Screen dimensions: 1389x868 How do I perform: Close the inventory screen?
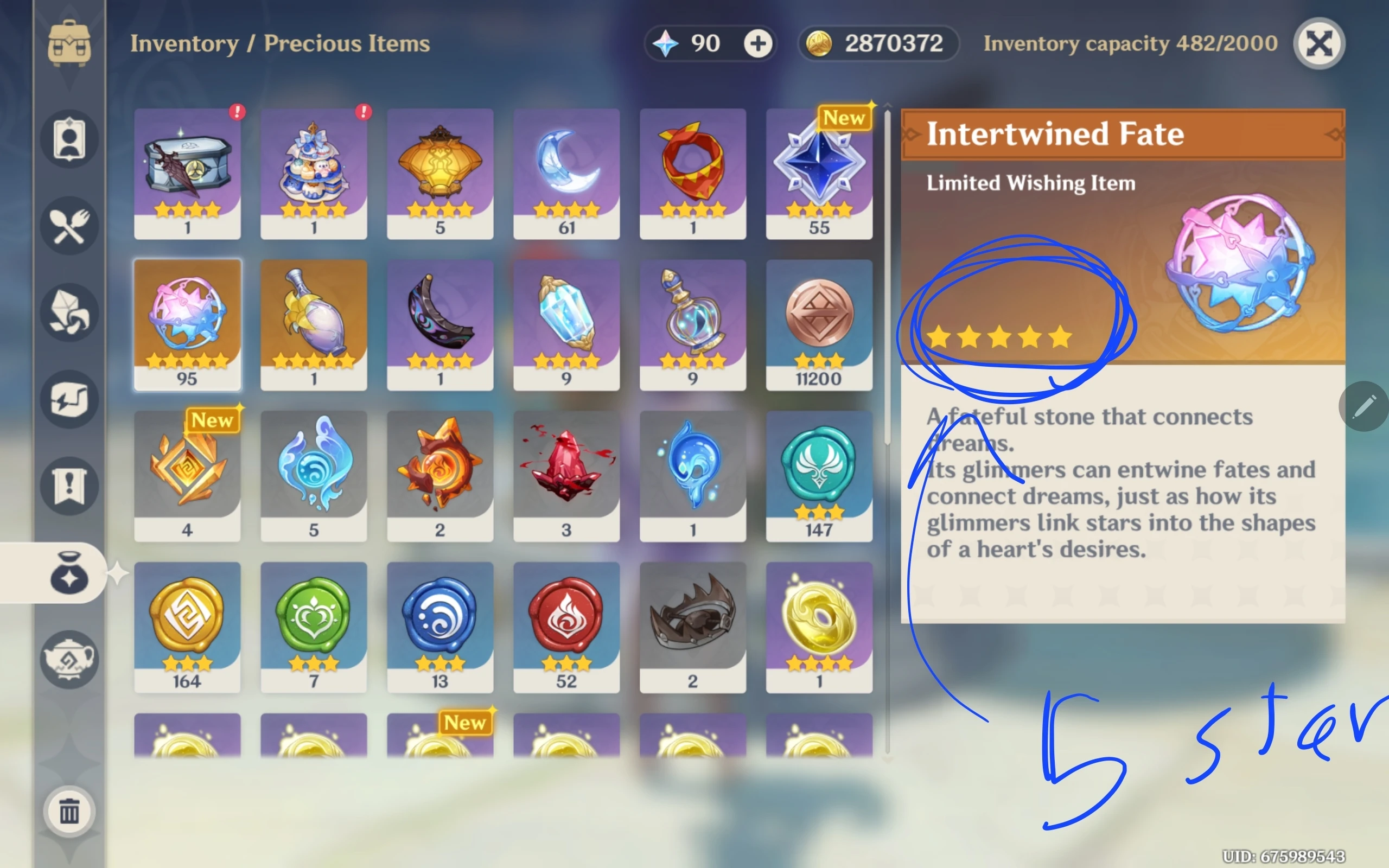click(1318, 43)
